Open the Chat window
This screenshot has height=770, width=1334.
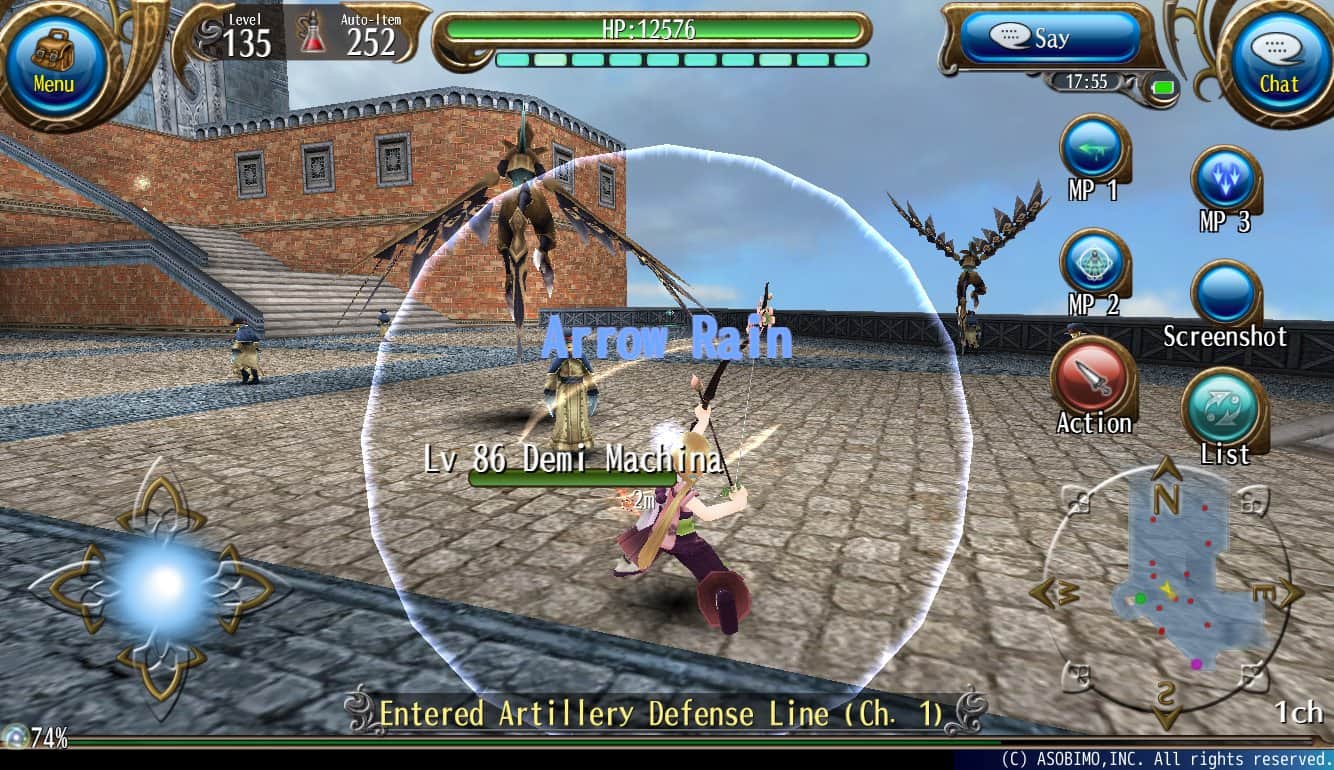point(1278,62)
